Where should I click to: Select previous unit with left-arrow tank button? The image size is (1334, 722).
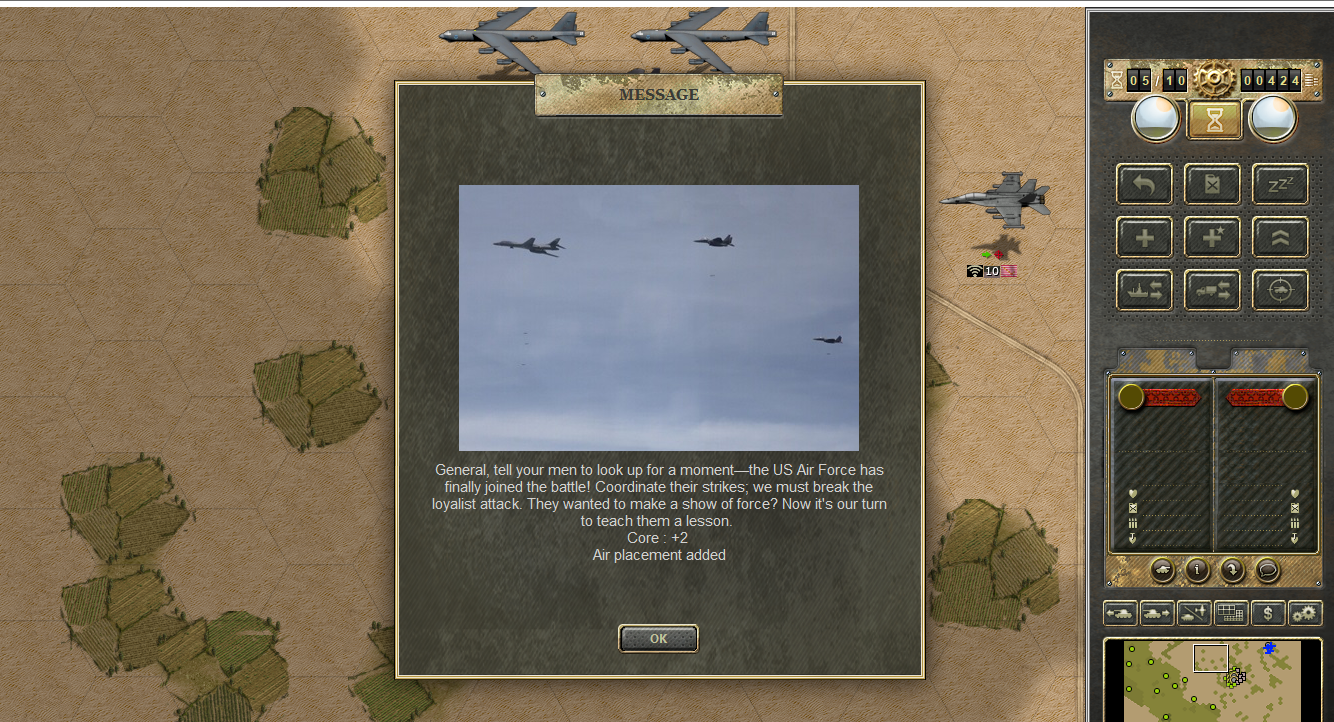(x=1120, y=614)
